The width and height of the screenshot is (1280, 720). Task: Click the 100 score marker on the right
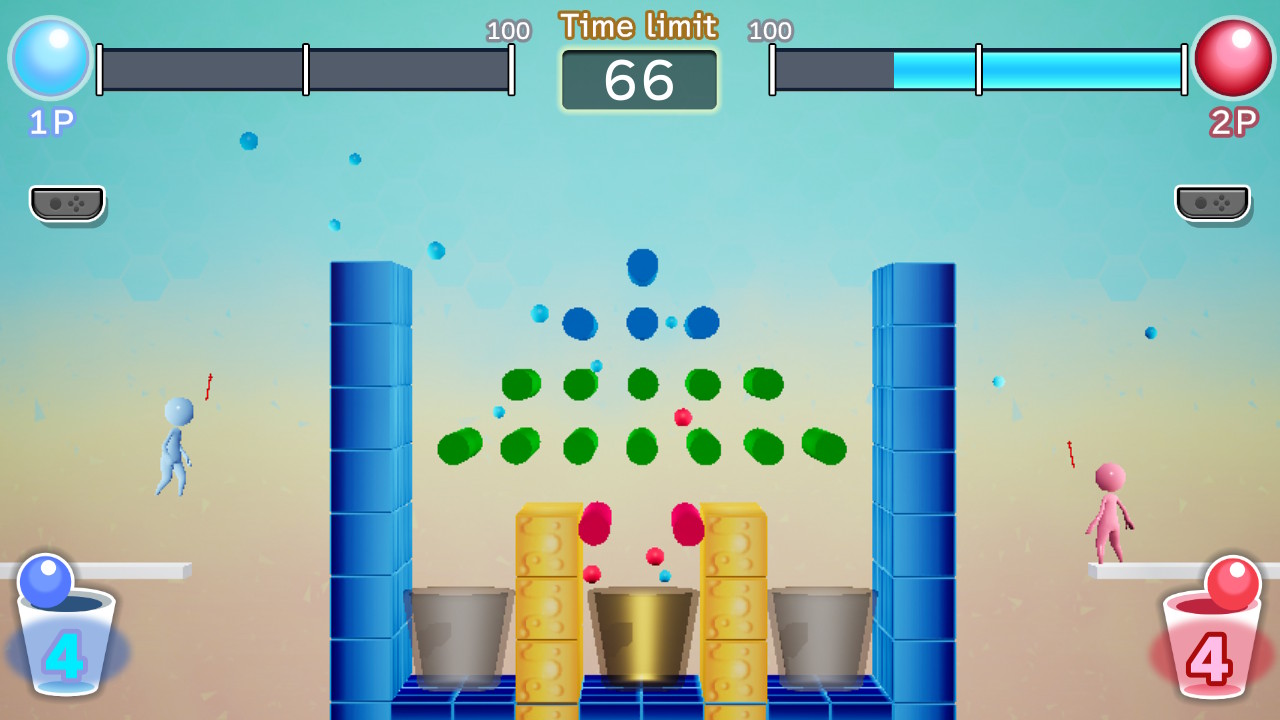[769, 31]
